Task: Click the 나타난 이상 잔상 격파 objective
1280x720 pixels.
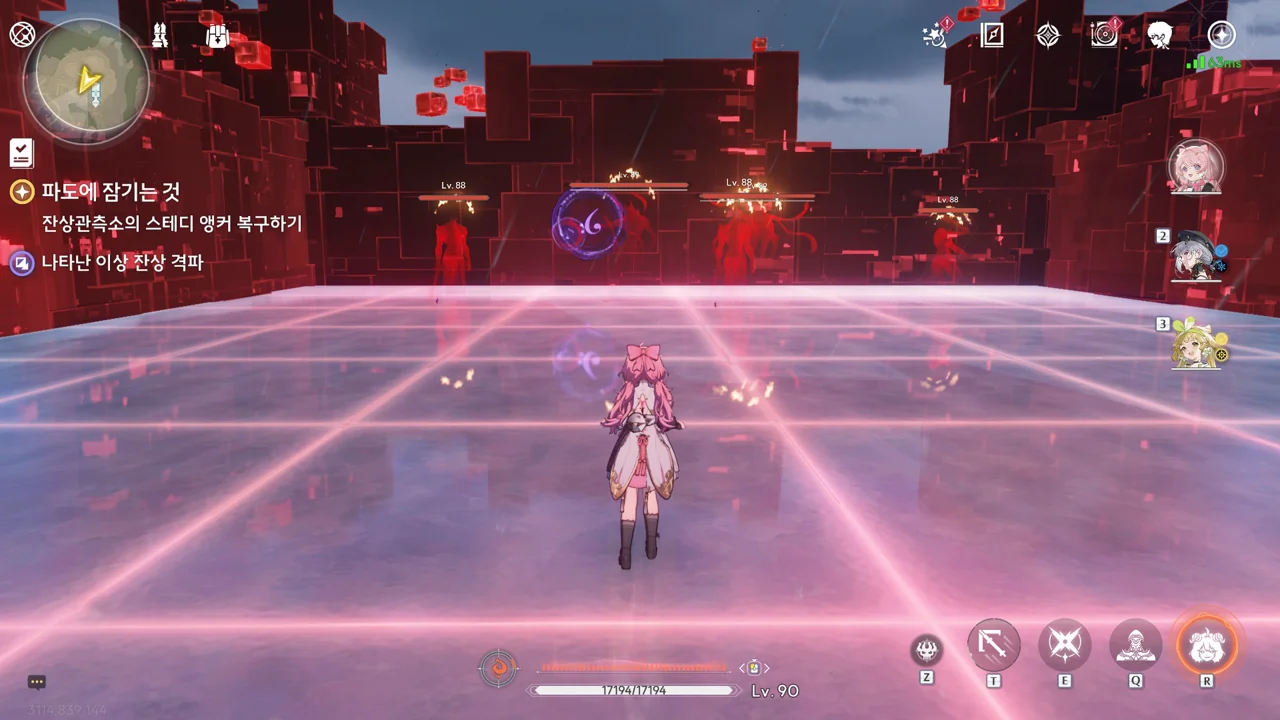Action: [122, 263]
